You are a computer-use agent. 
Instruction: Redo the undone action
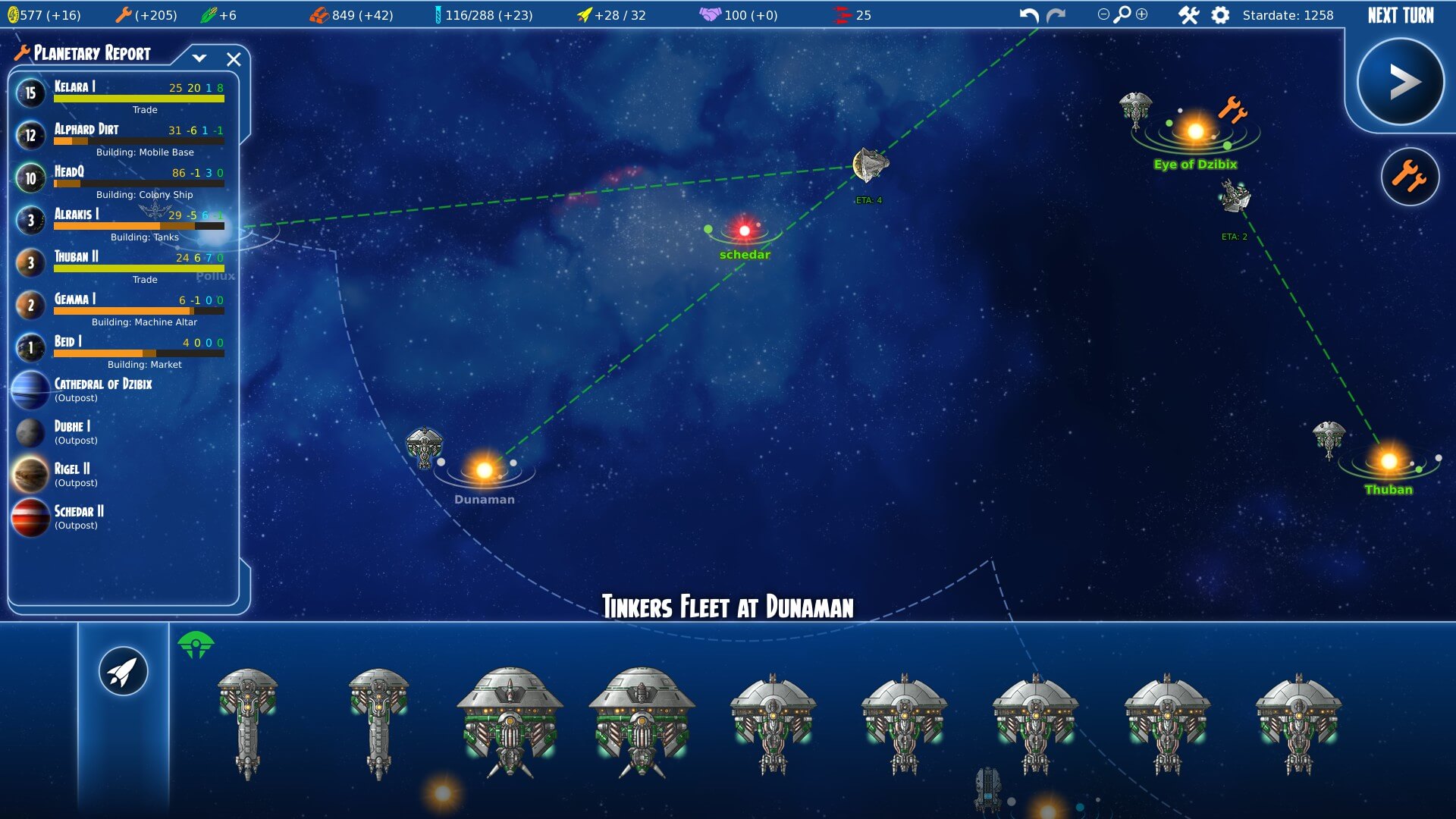[x=1056, y=15]
